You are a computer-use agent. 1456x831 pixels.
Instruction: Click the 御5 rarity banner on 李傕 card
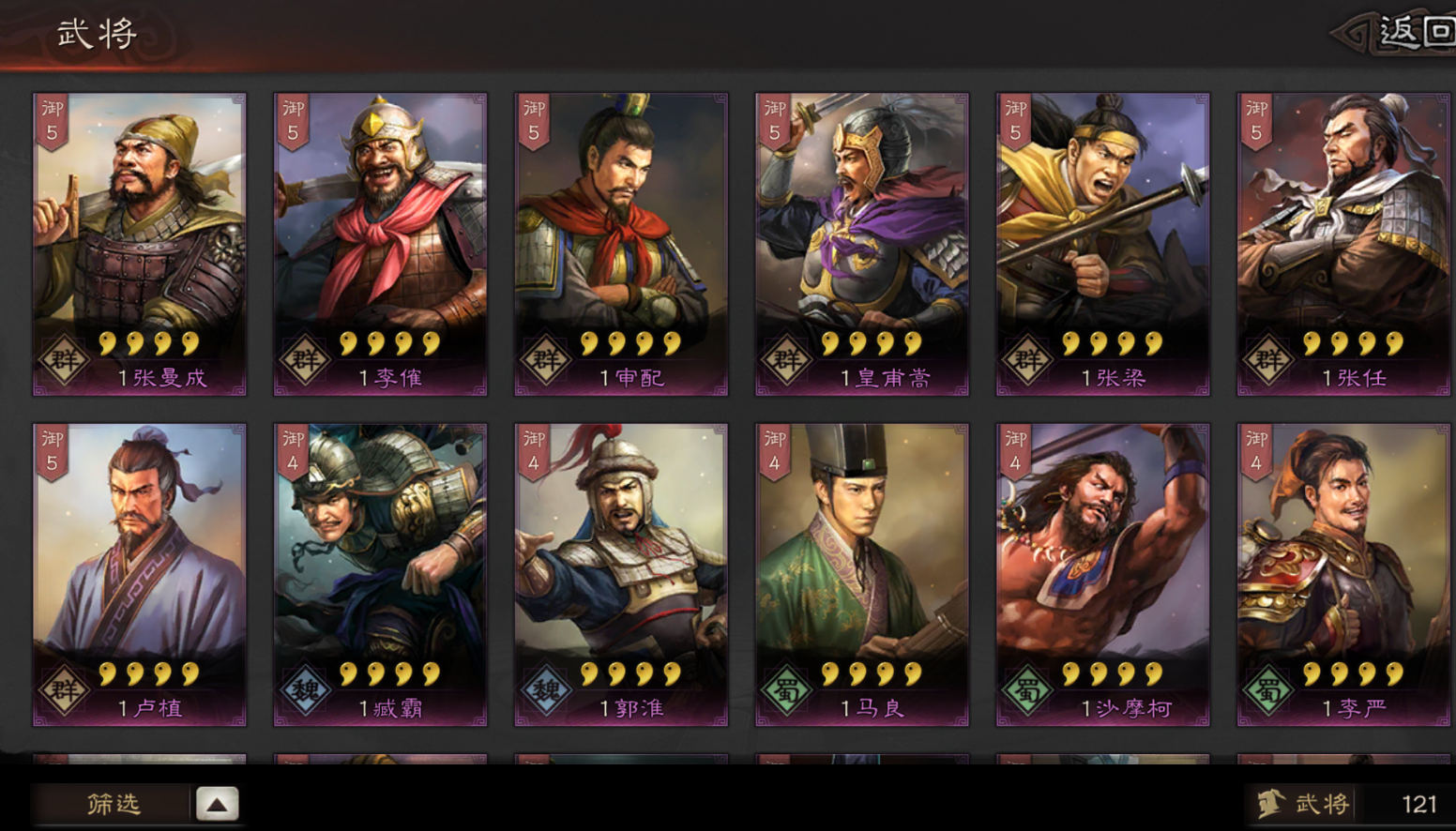[x=293, y=116]
